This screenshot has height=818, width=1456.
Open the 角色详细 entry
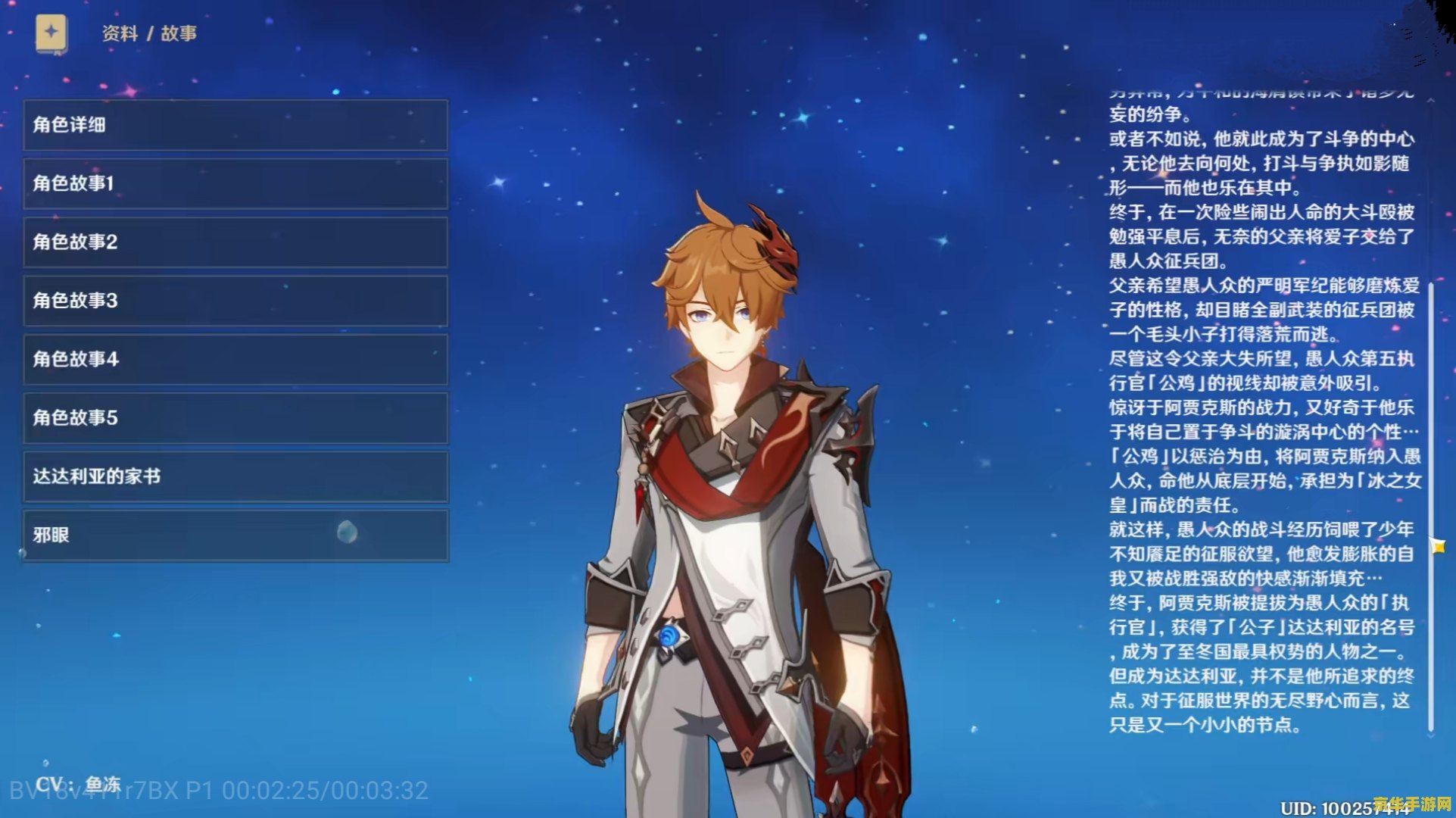coord(235,125)
